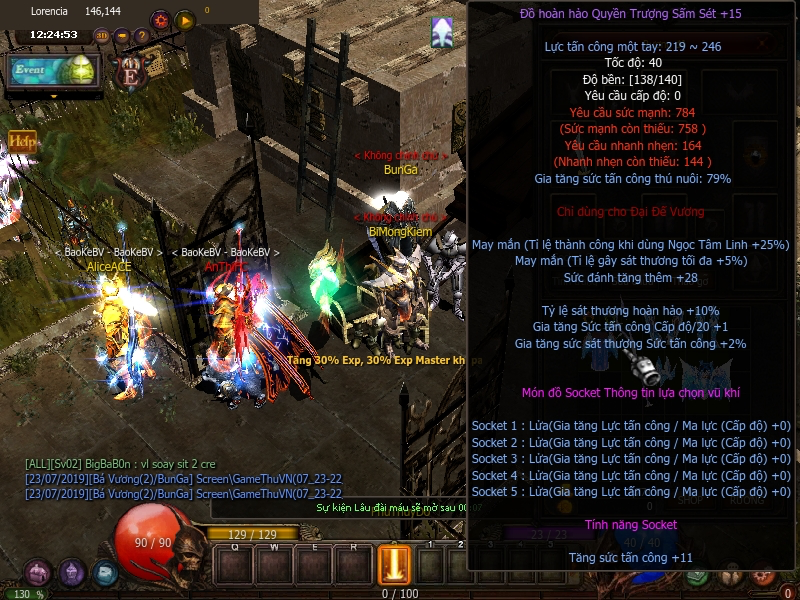Viewport: 800px width, 600px height.
Task: Open the gear settings icon
Action: pos(160,19)
